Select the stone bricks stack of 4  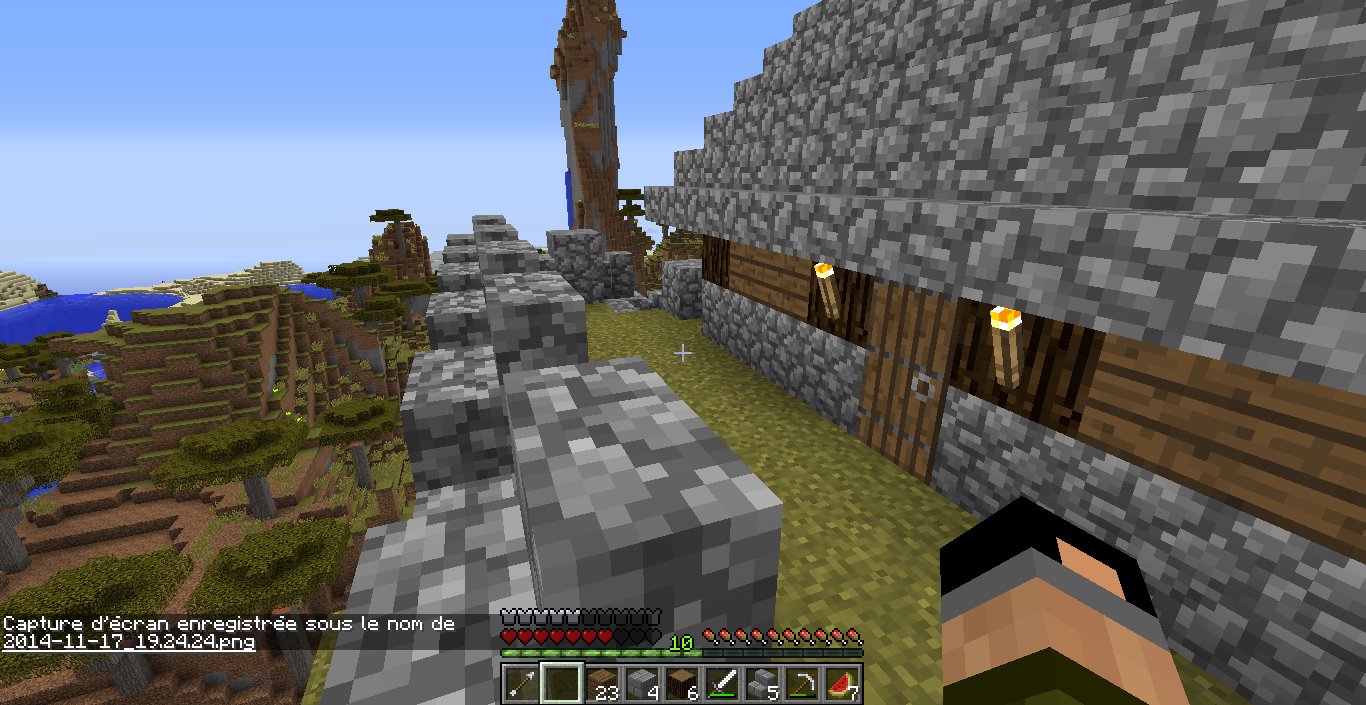(641, 684)
